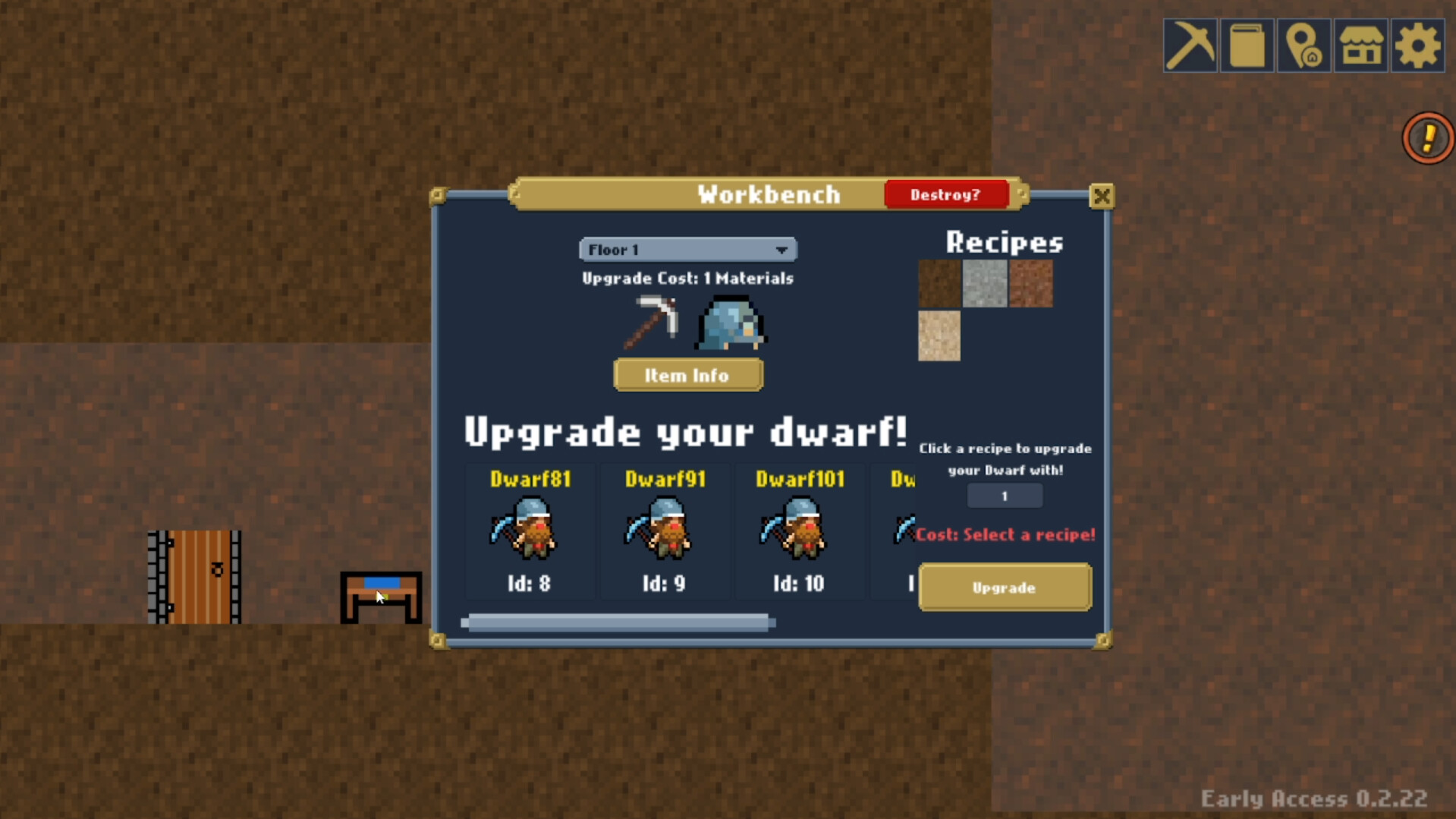Click the recipe quantity input field

point(1004,495)
